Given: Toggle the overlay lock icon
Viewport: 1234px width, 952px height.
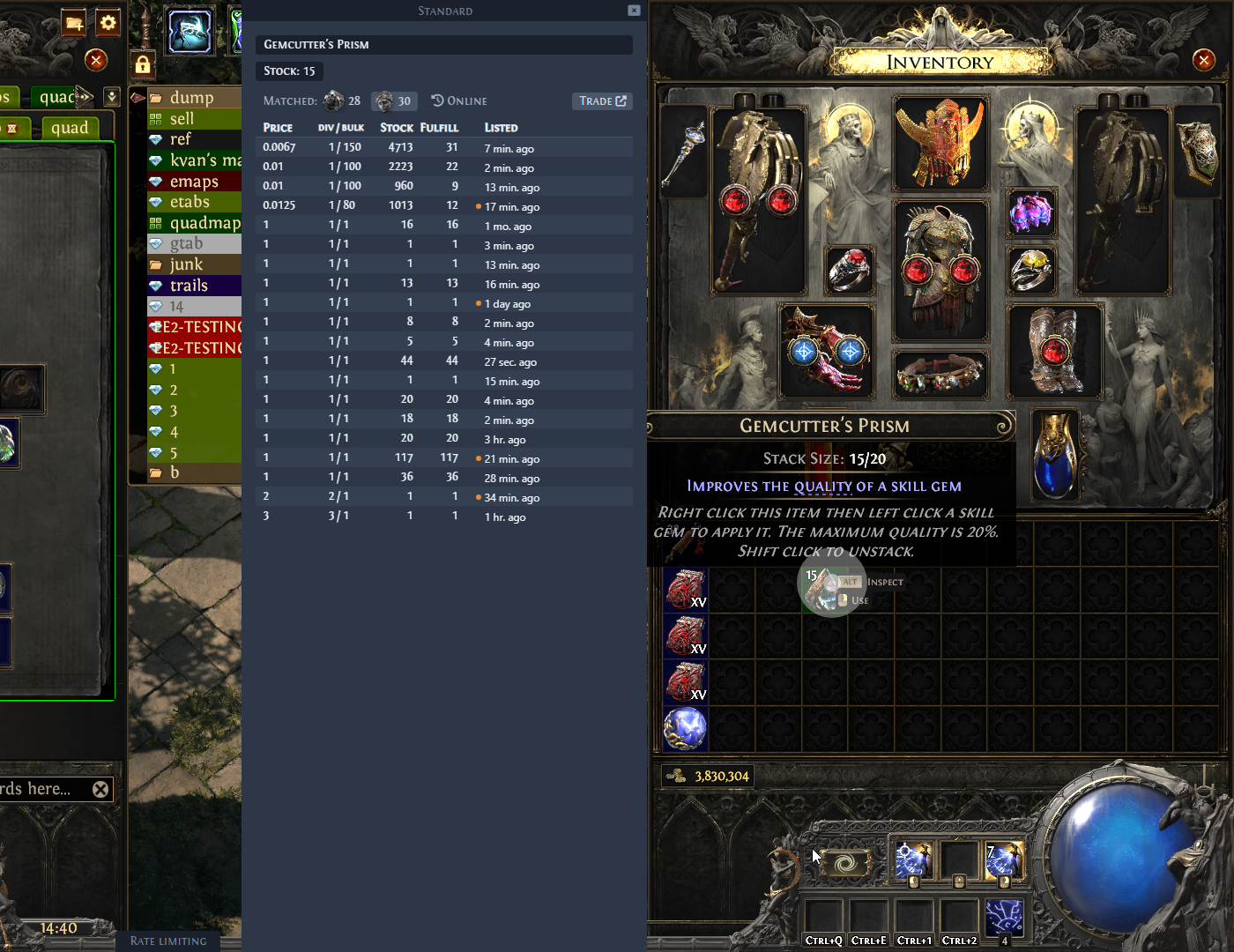Looking at the screenshot, I should click(x=142, y=64).
